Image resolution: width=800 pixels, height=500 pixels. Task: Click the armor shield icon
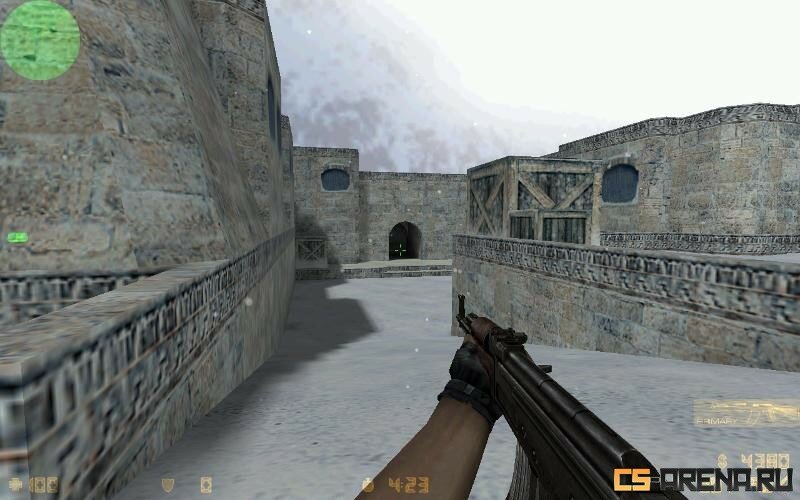167,485
